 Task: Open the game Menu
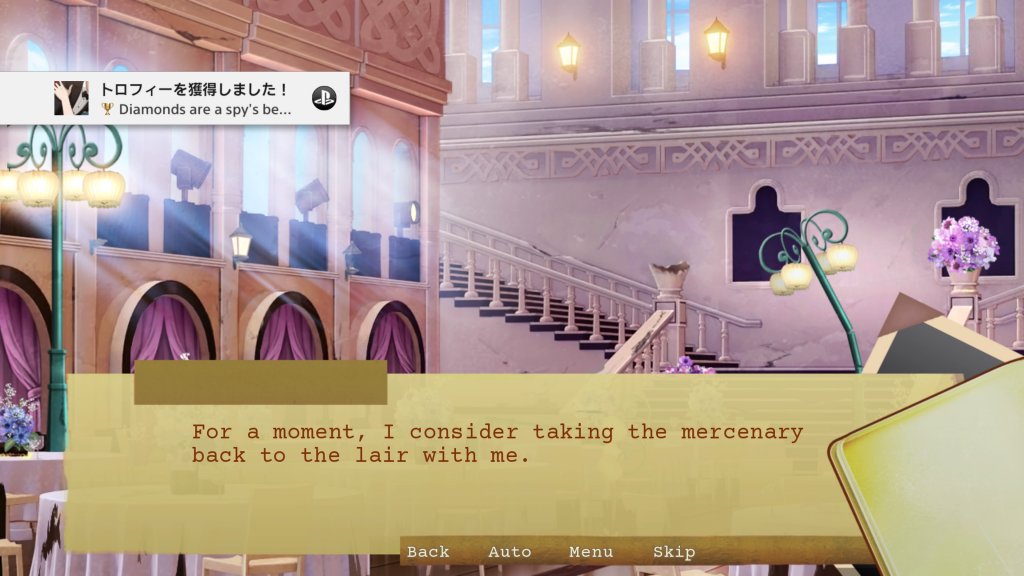coord(591,552)
